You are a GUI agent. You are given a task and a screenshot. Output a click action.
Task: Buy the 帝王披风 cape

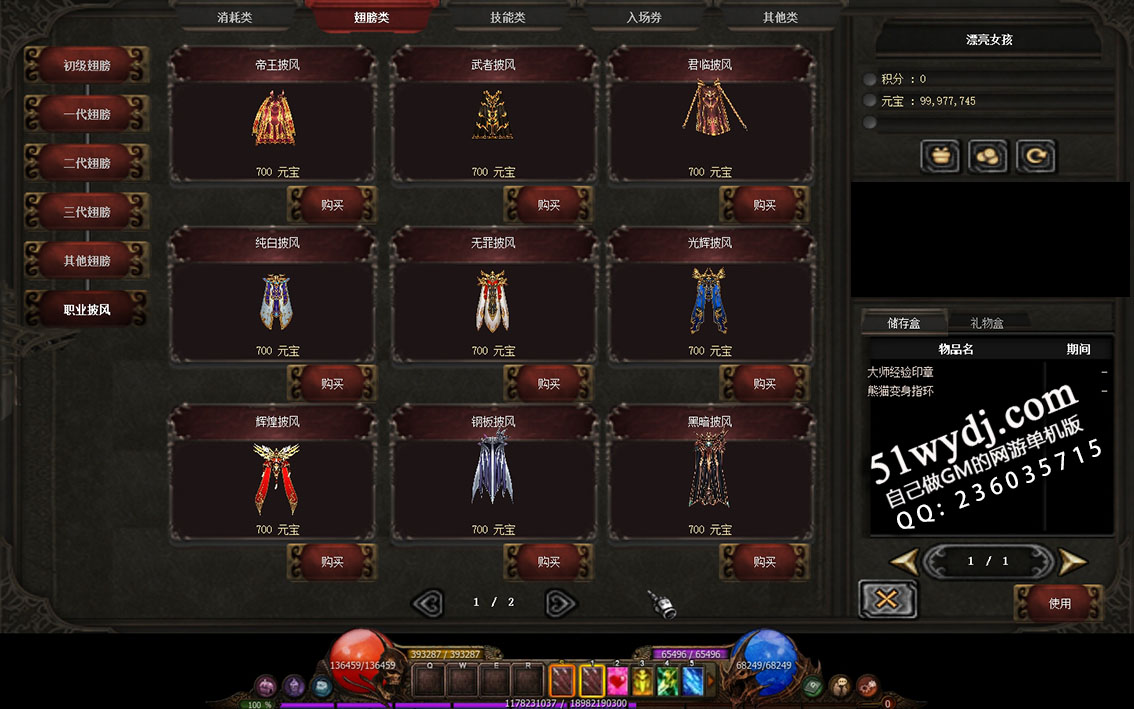(332, 205)
